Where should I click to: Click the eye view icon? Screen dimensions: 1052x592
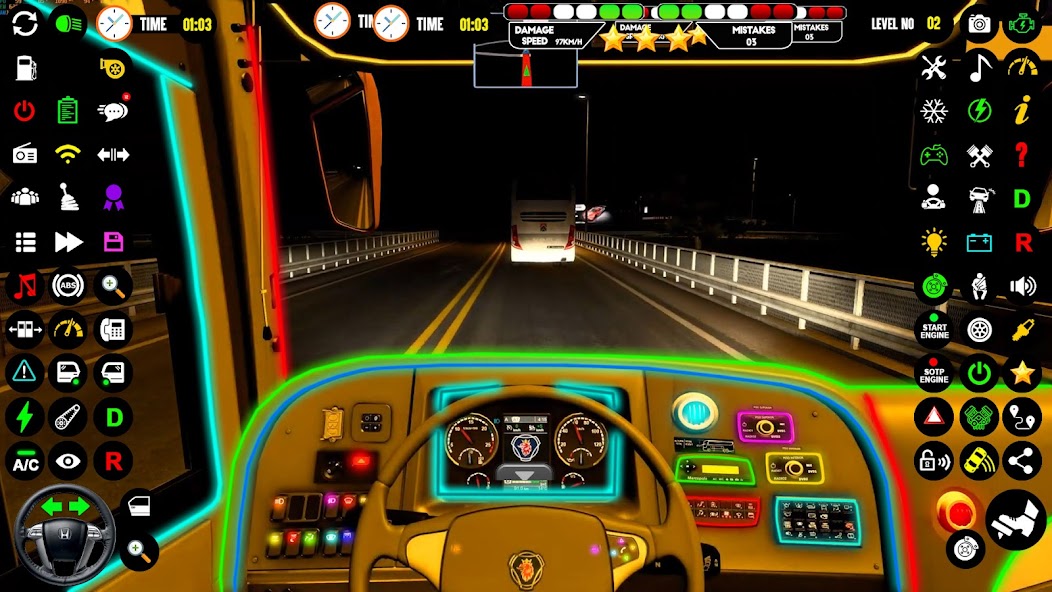(x=68, y=462)
